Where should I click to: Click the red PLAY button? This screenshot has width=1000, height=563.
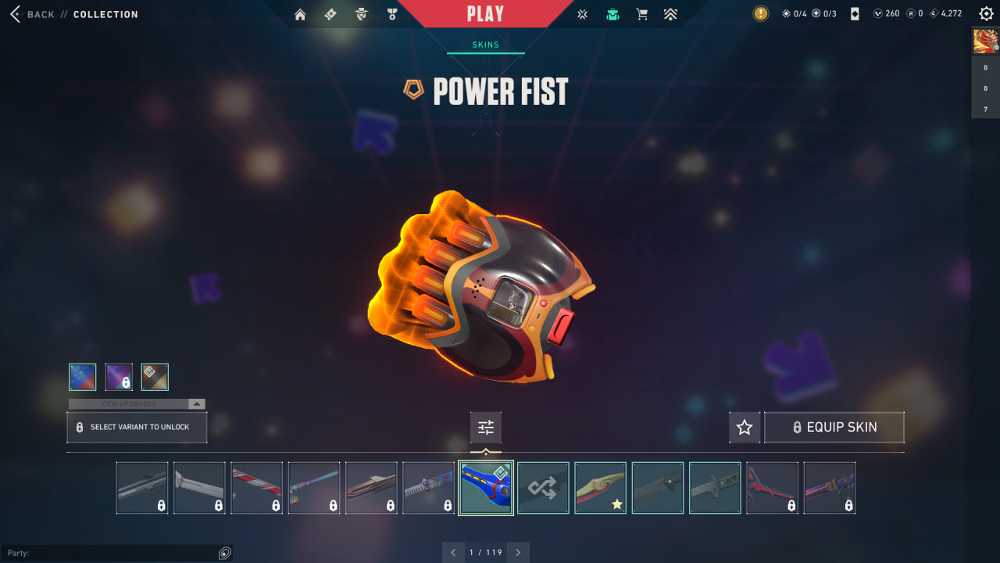coord(486,14)
